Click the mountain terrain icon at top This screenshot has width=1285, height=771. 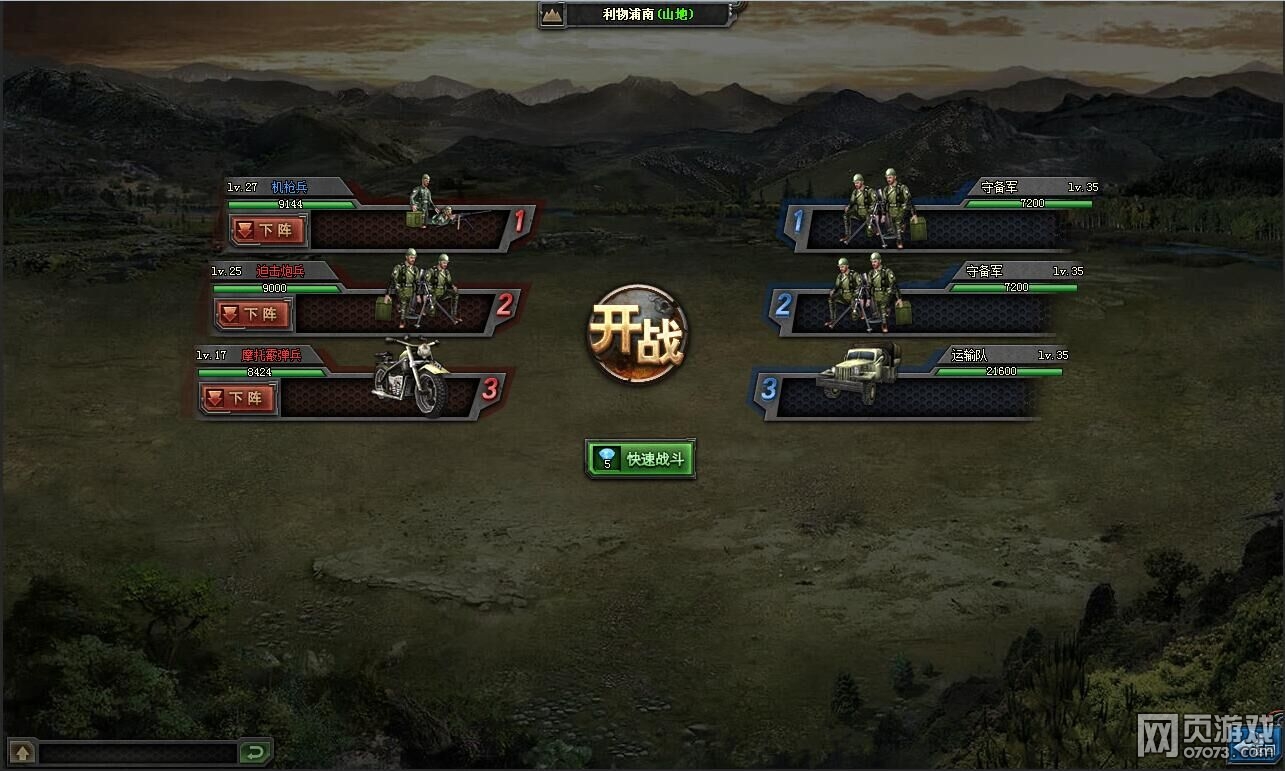click(552, 14)
